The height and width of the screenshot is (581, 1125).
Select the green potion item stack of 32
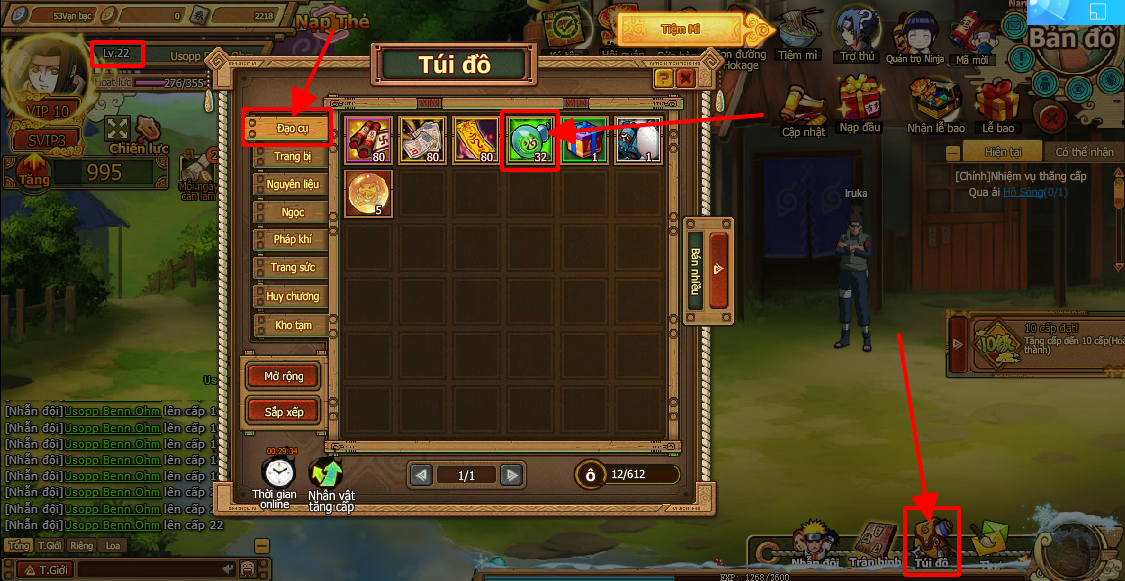click(529, 141)
